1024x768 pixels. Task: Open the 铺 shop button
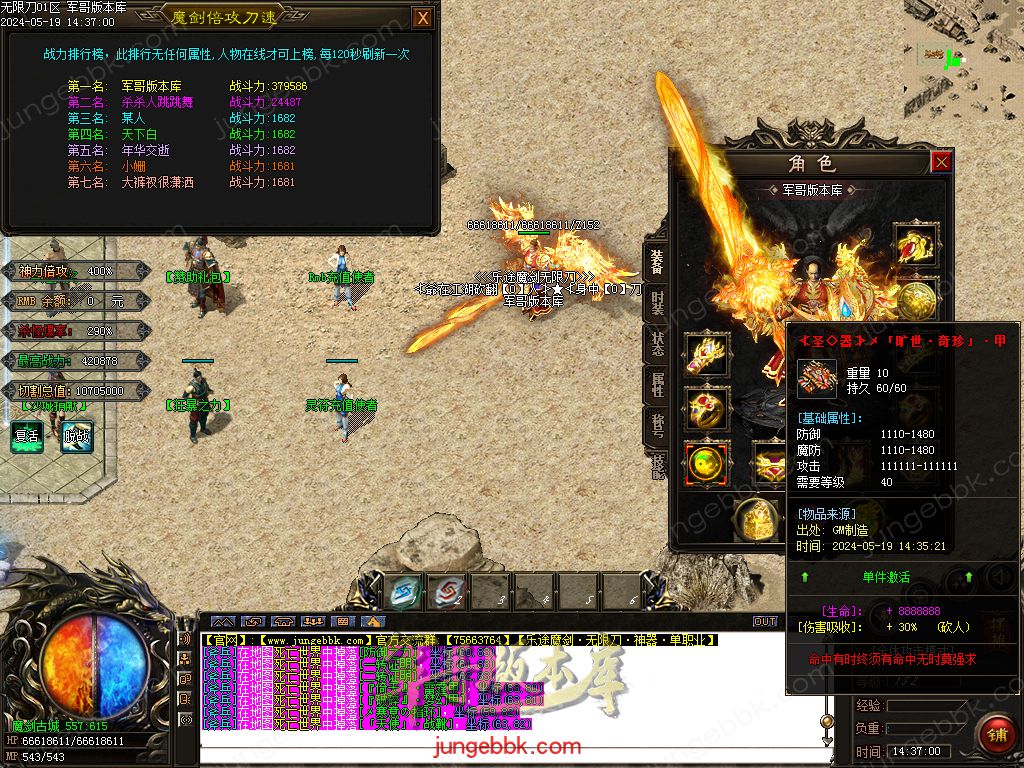pos(996,735)
